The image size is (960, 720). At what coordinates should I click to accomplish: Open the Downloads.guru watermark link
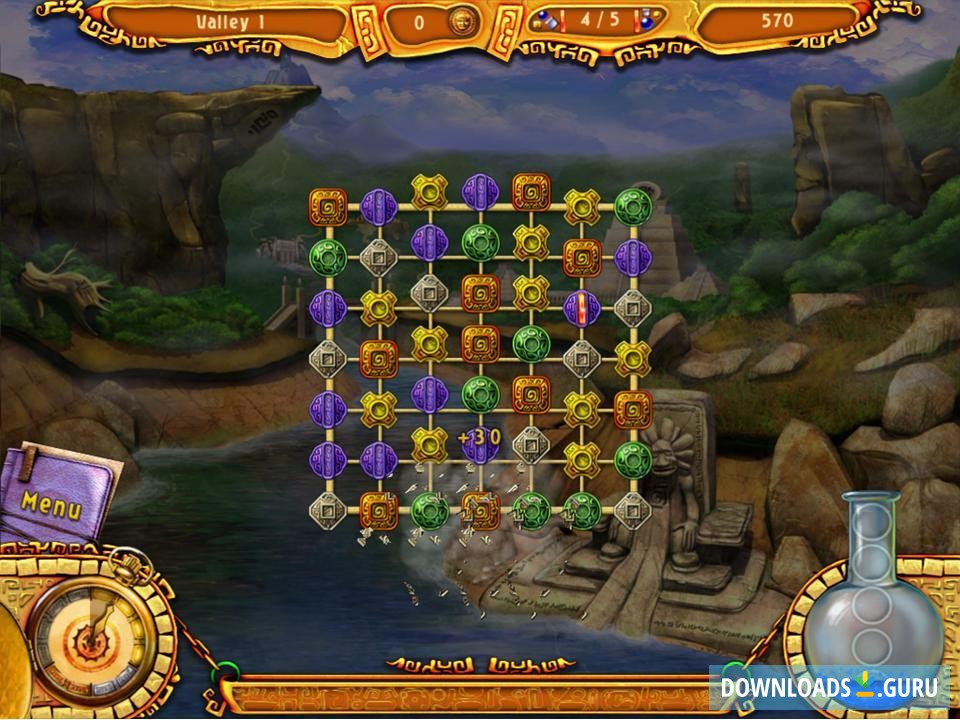pos(829,687)
